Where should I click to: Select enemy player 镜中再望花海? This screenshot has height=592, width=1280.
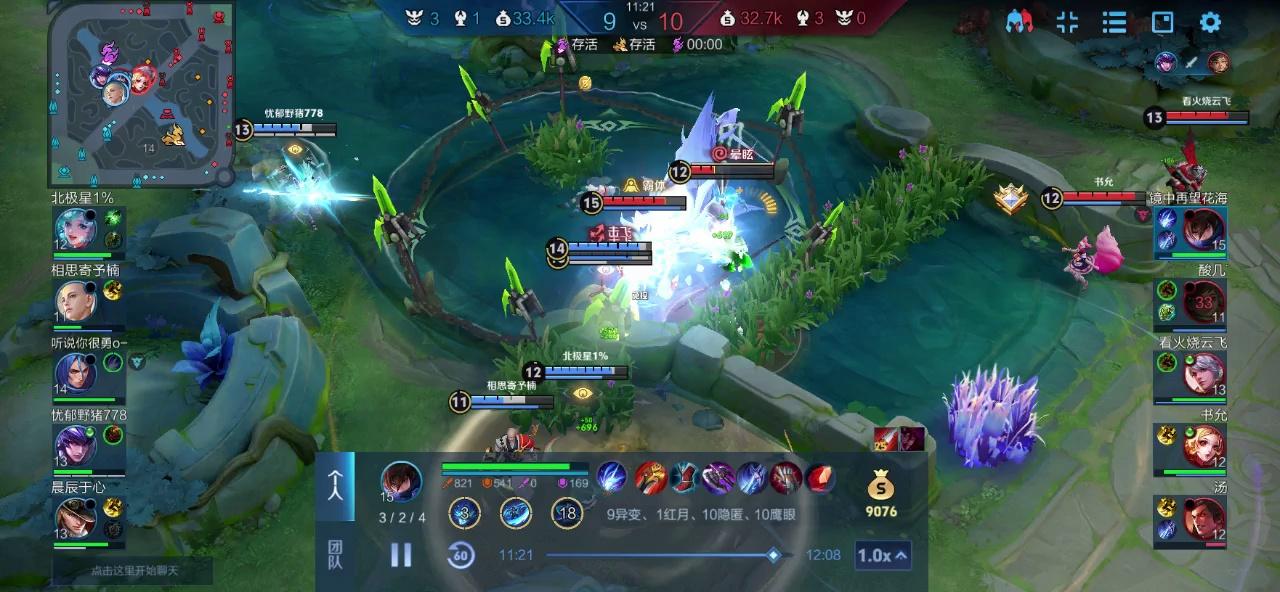[1203, 231]
